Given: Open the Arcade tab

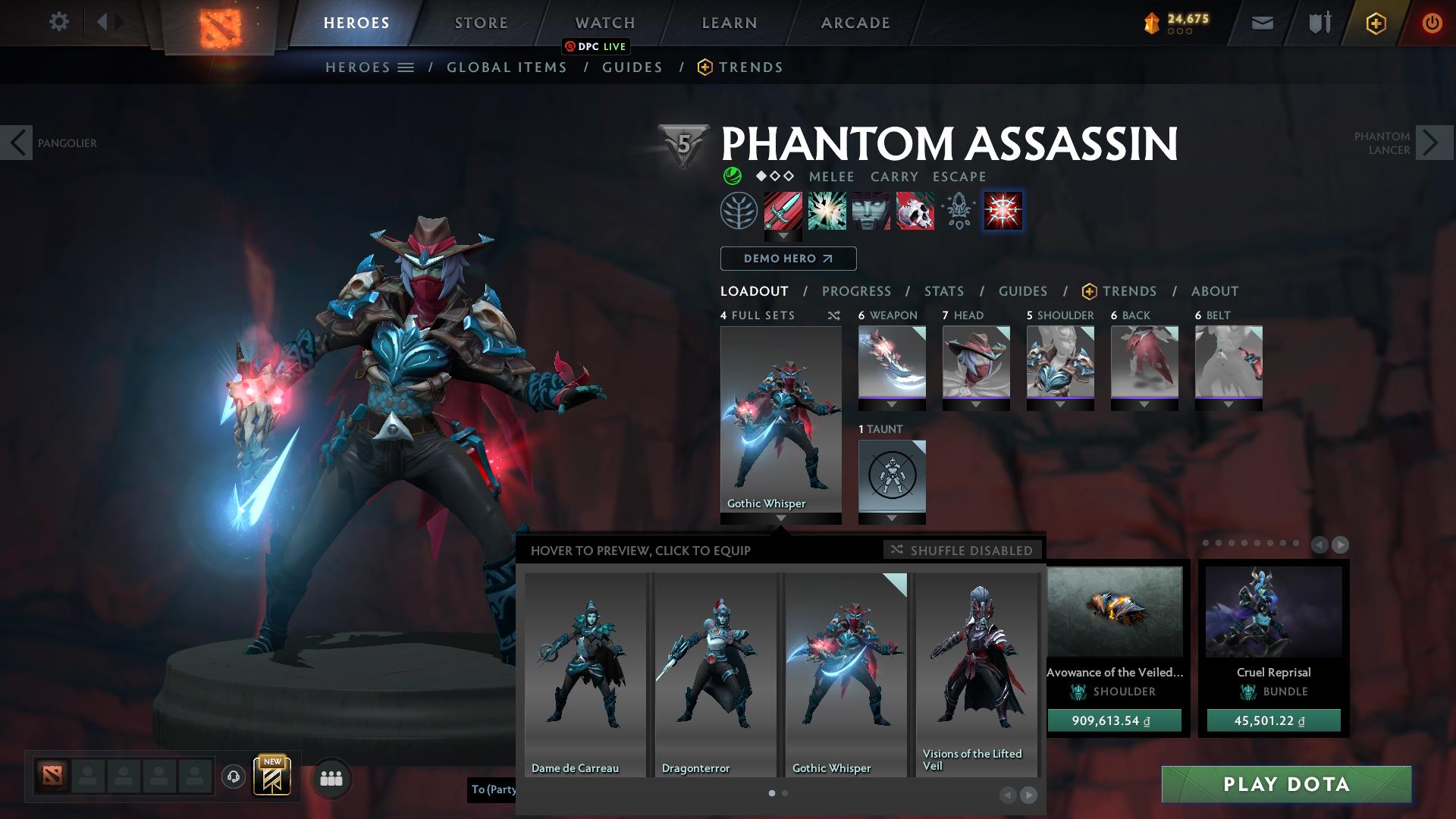Looking at the screenshot, I should tap(855, 23).
